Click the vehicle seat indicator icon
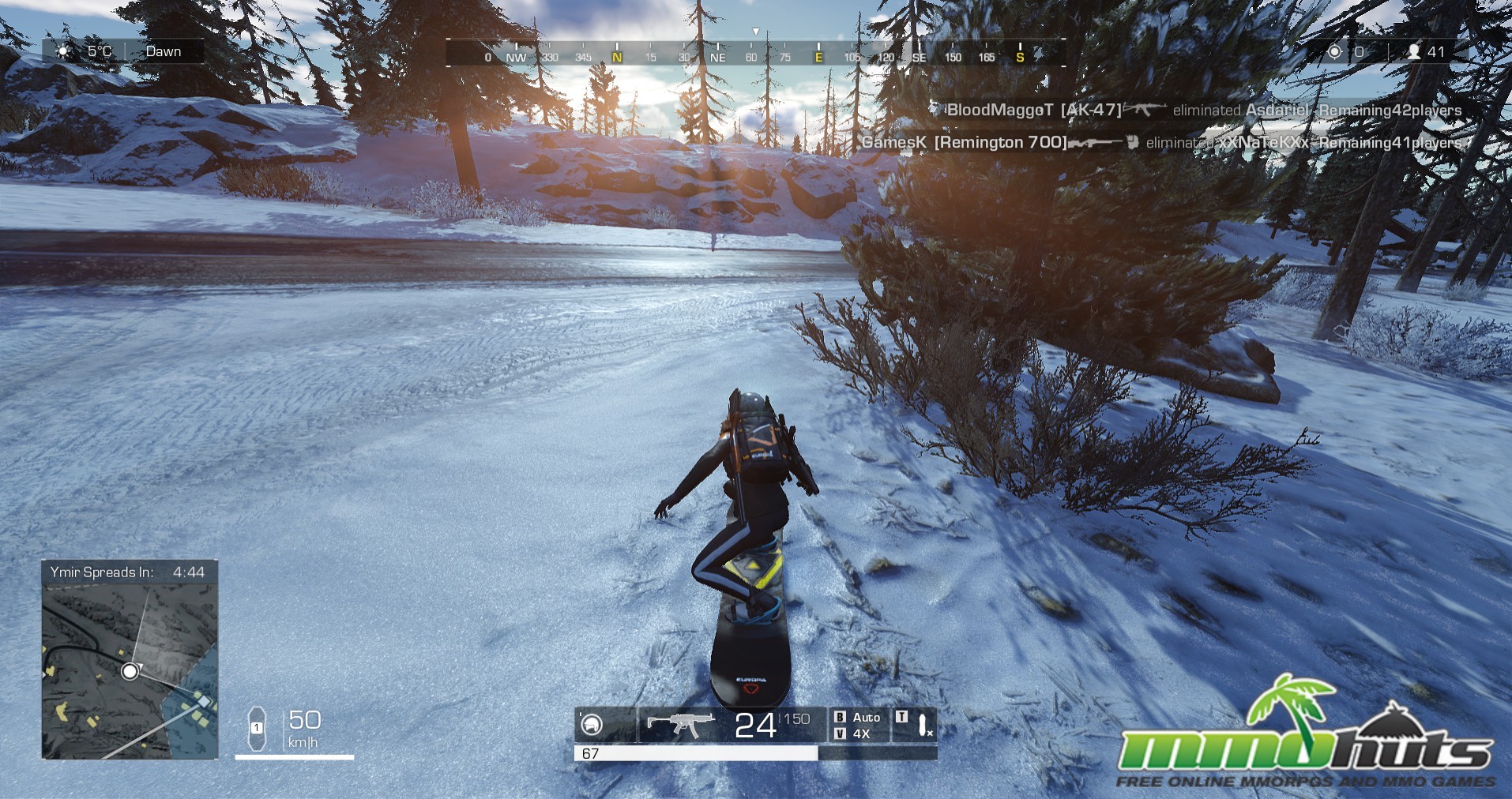This screenshot has height=799, width=1512. click(x=257, y=728)
